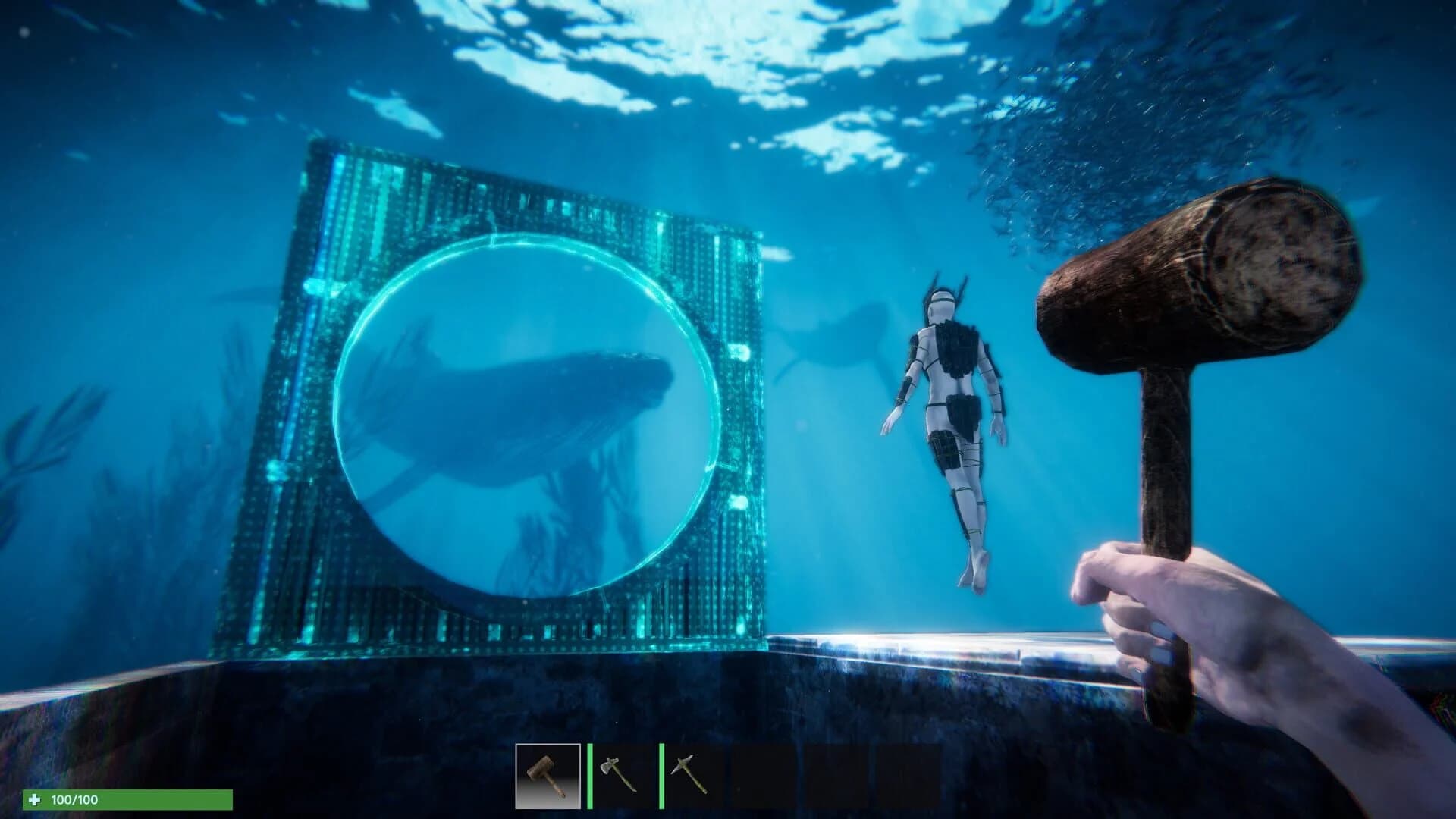Click the health cross icon on the green bar
Image resolution: width=1456 pixels, height=819 pixels.
click(x=36, y=798)
